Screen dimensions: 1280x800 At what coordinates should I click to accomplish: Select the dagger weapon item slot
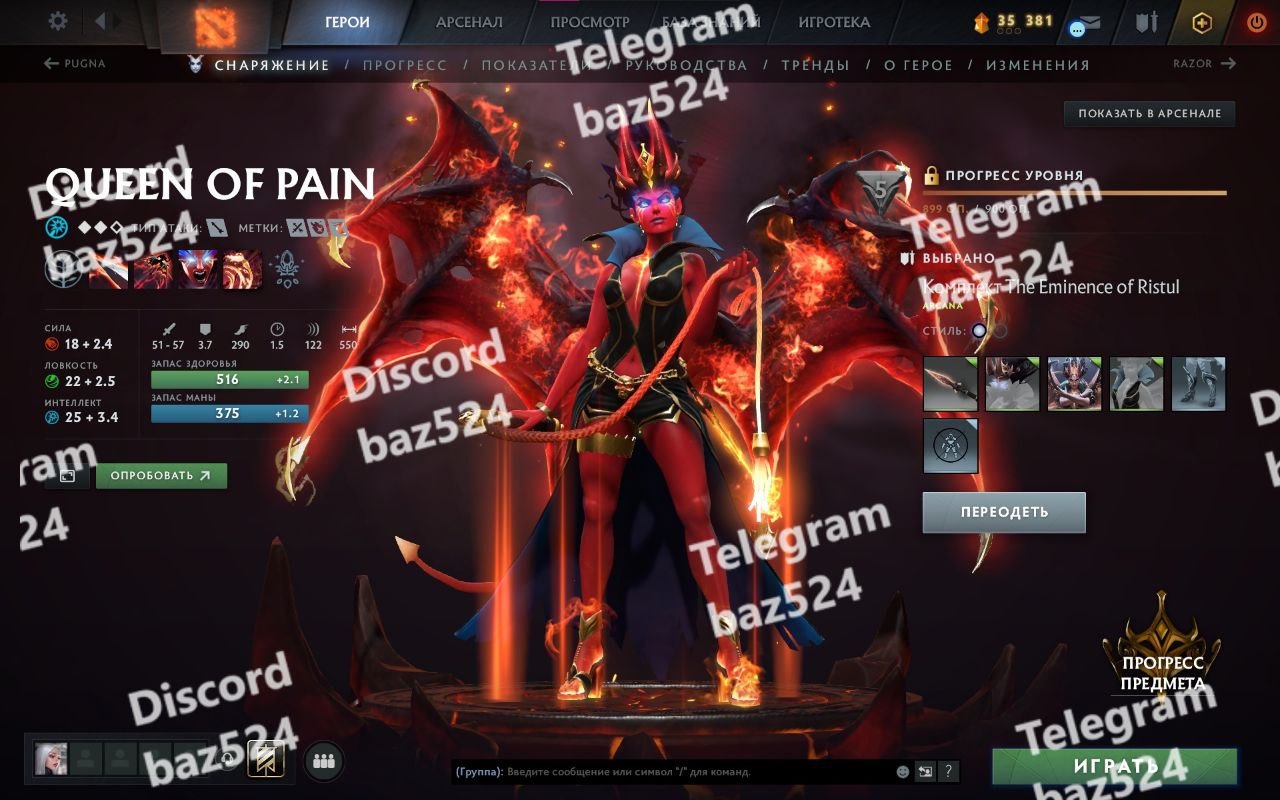pos(950,384)
